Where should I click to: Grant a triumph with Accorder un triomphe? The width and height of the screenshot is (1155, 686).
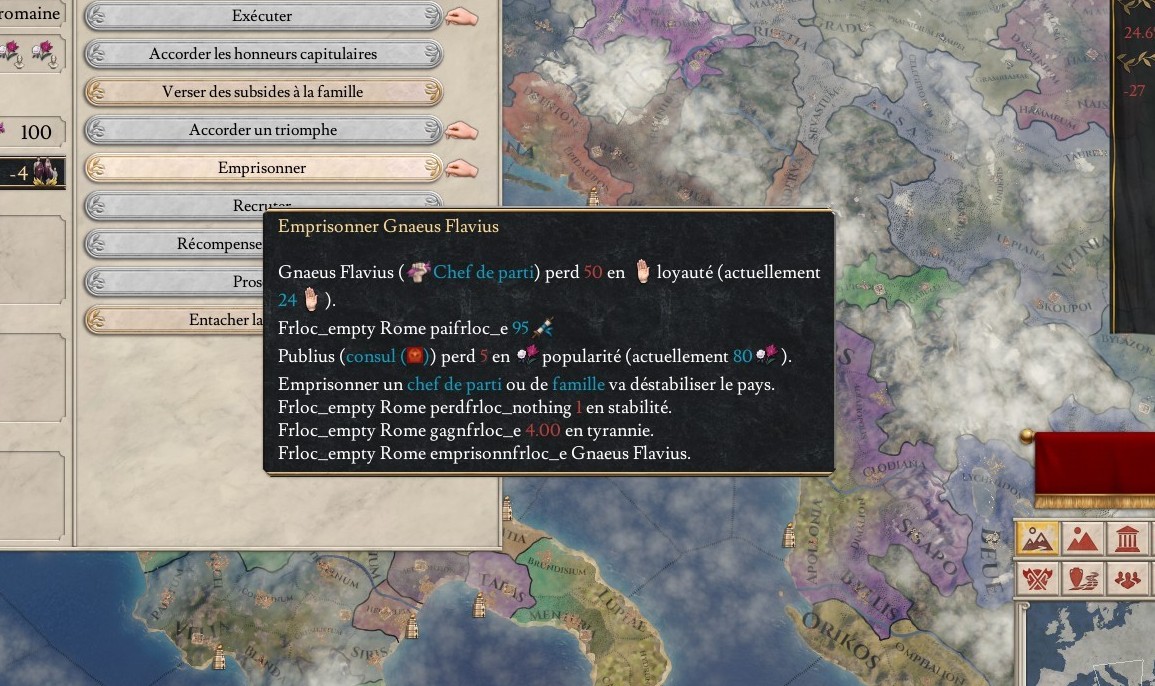(262, 130)
